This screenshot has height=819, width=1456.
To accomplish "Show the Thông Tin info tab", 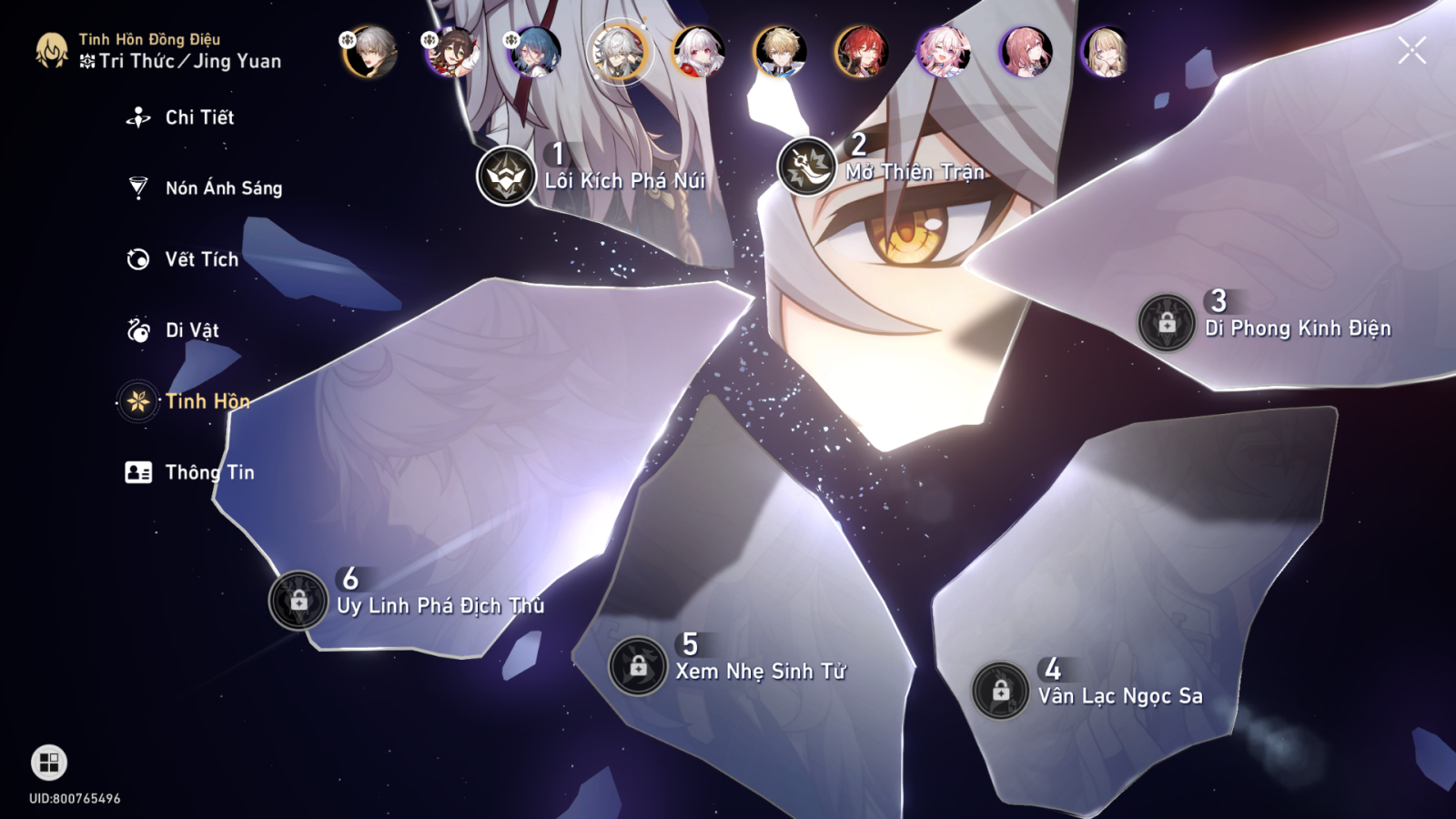I will pyautogui.click(x=208, y=472).
